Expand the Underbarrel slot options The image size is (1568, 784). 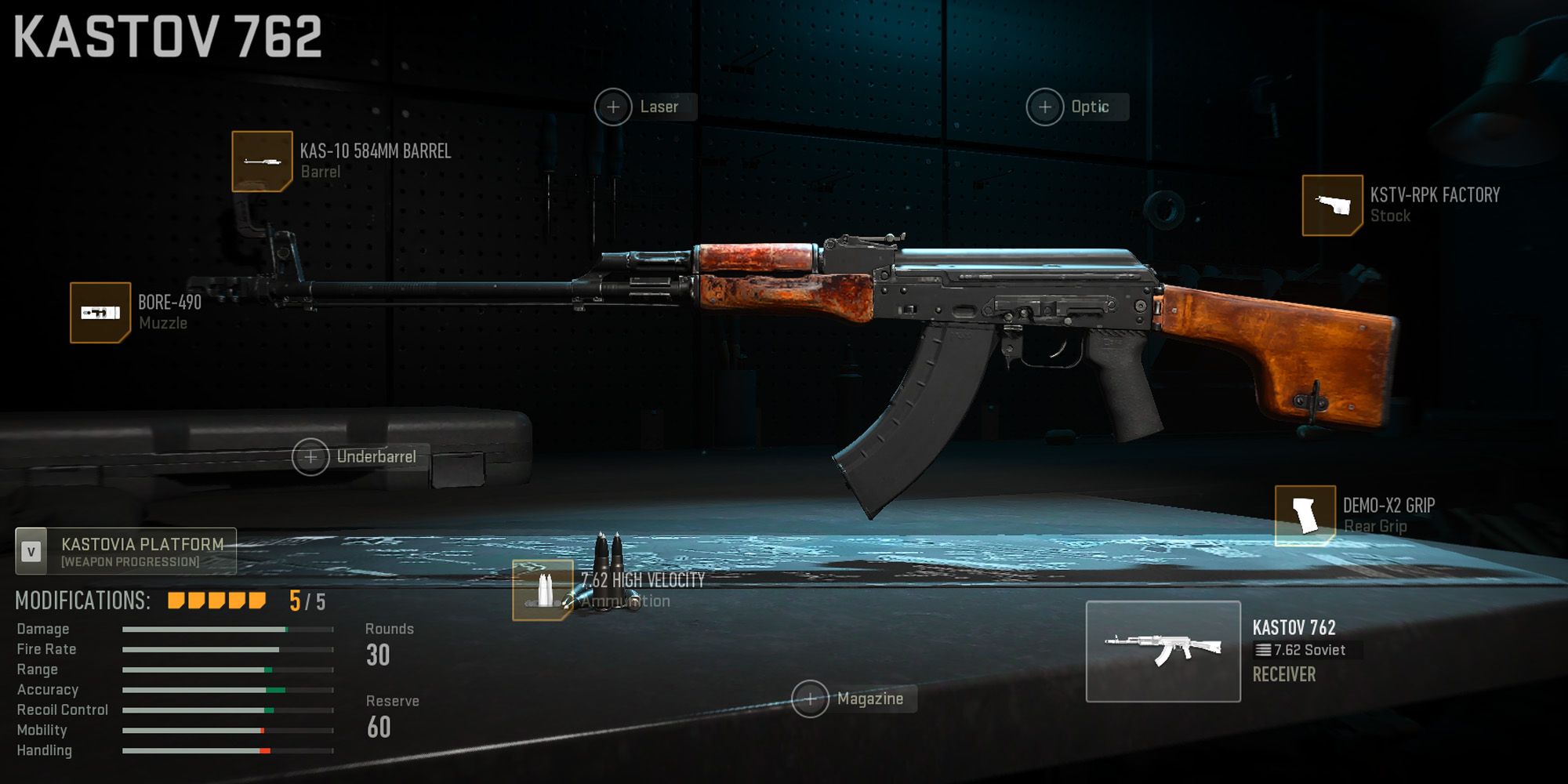click(309, 456)
